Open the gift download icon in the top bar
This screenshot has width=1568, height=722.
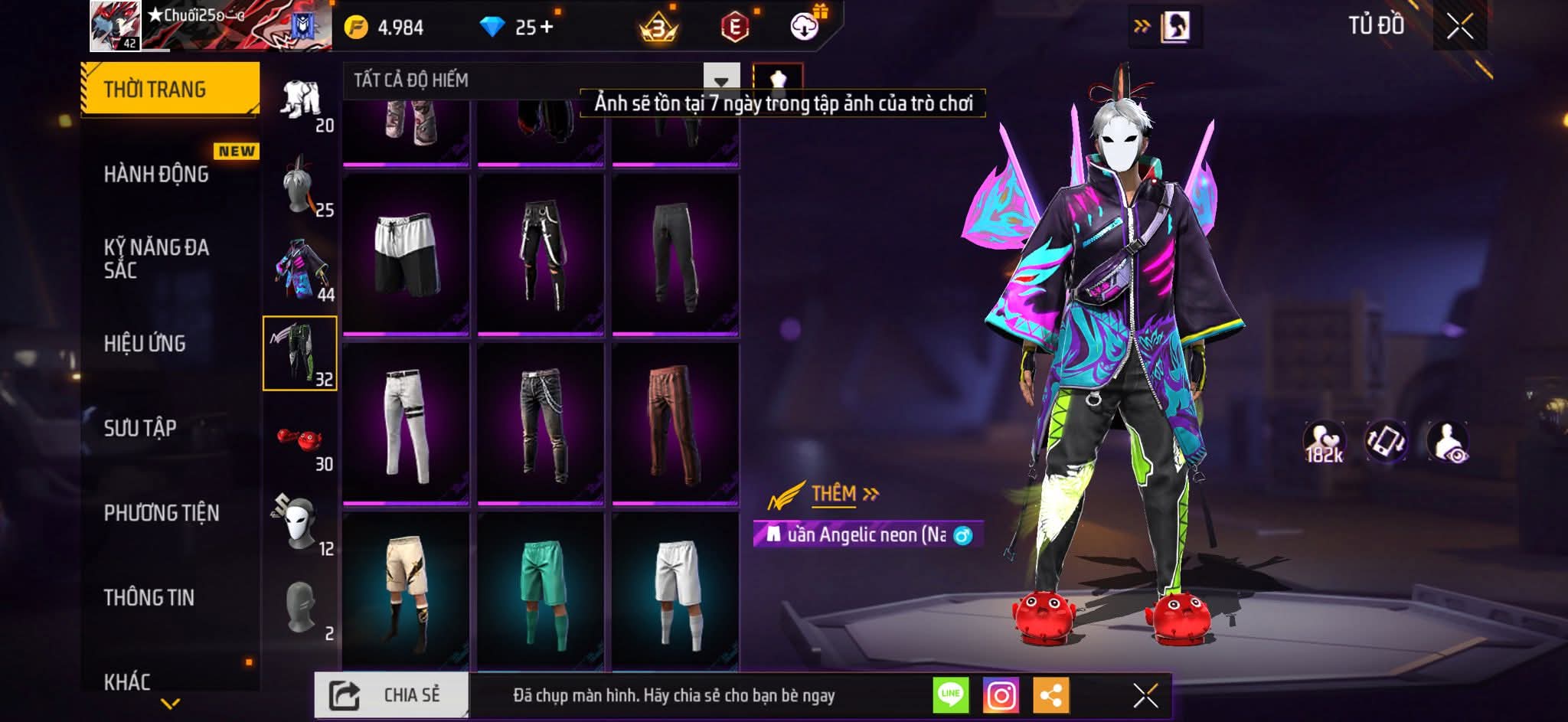802,25
